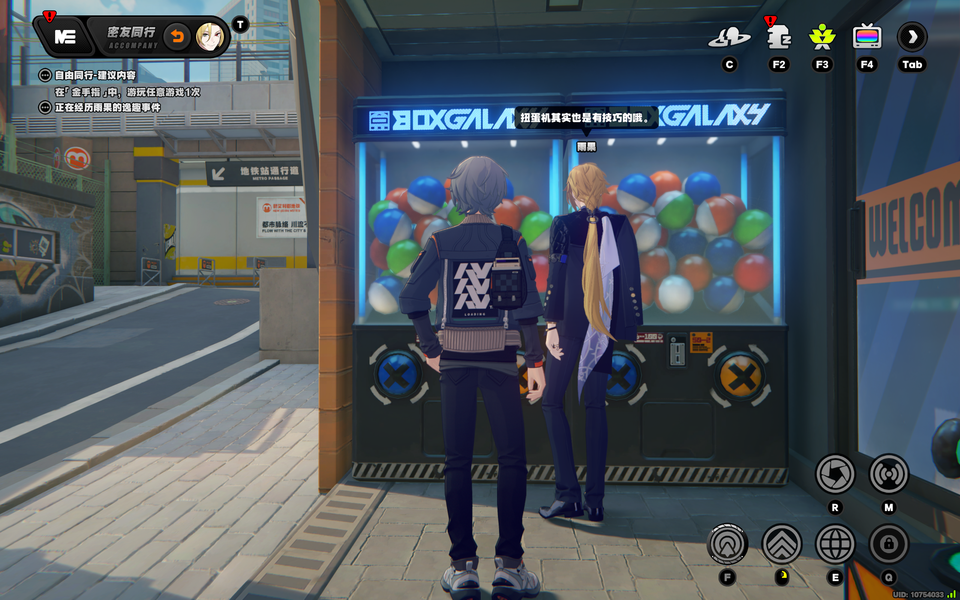Trigger the interact button with upward arrow
960x600 pixels.
coord(727,544)
